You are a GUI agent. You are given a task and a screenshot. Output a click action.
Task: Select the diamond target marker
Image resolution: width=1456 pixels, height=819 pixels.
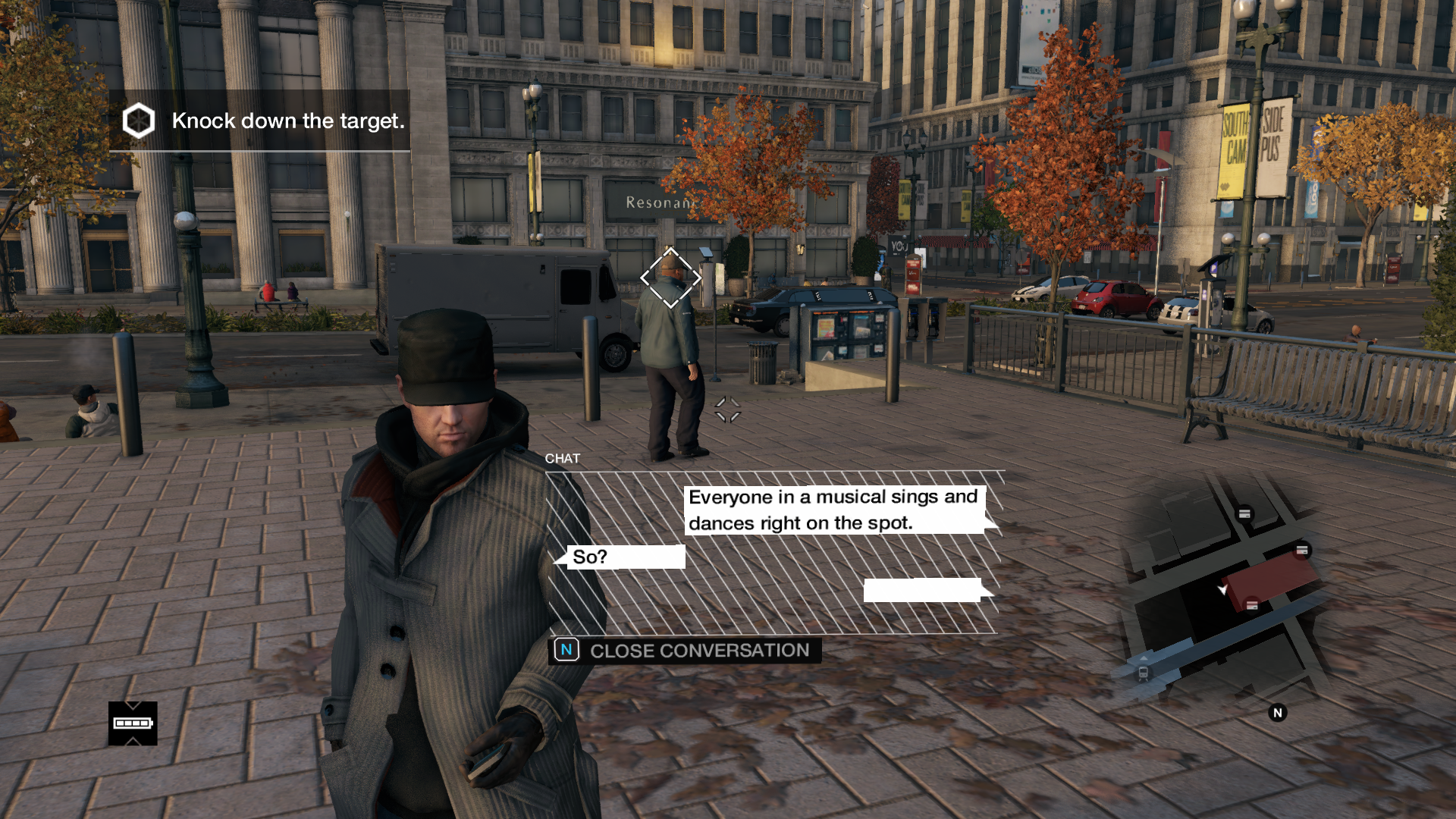click(670, 278)
